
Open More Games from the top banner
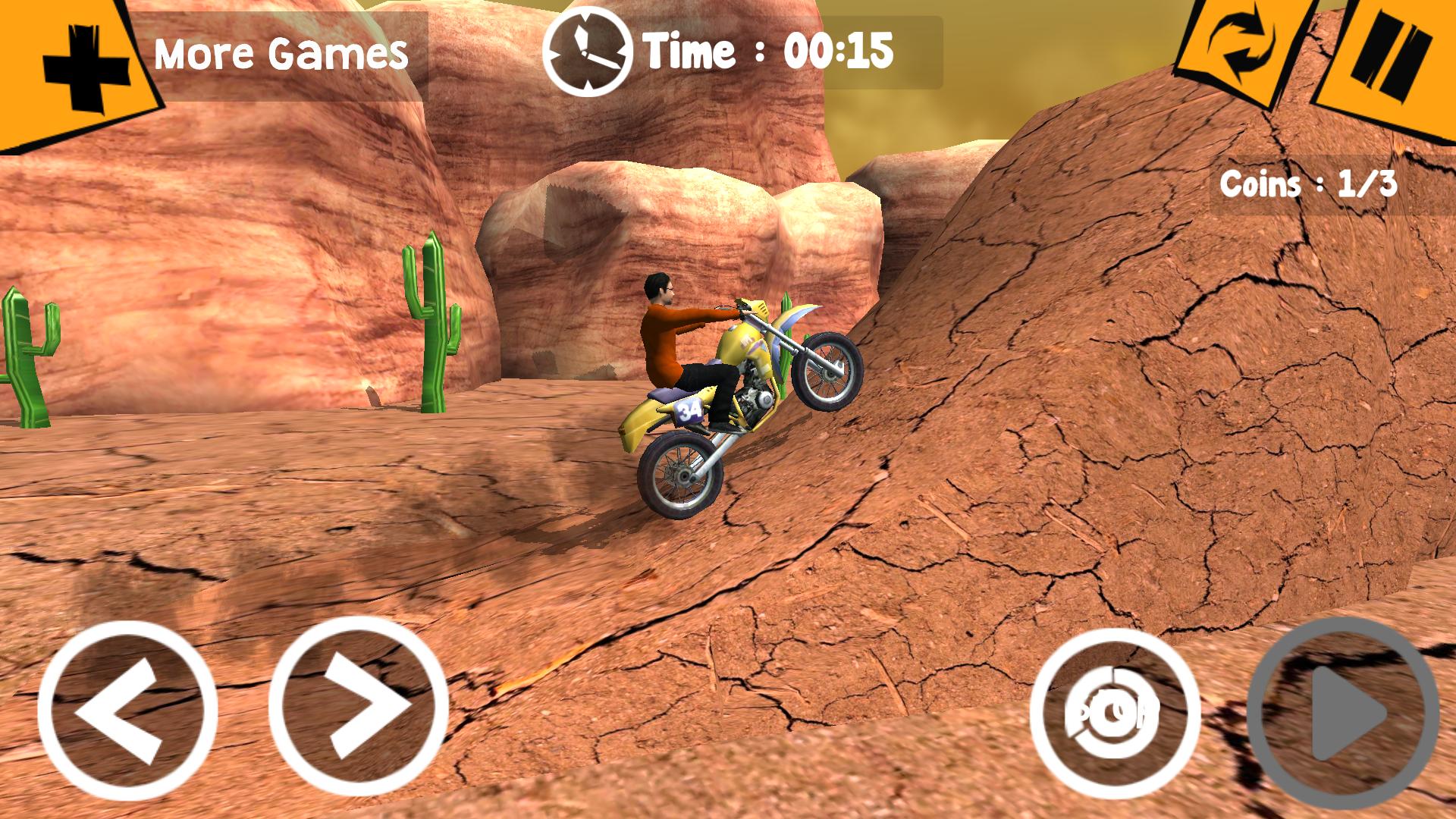pyautogui.click(x=281, y=53)
